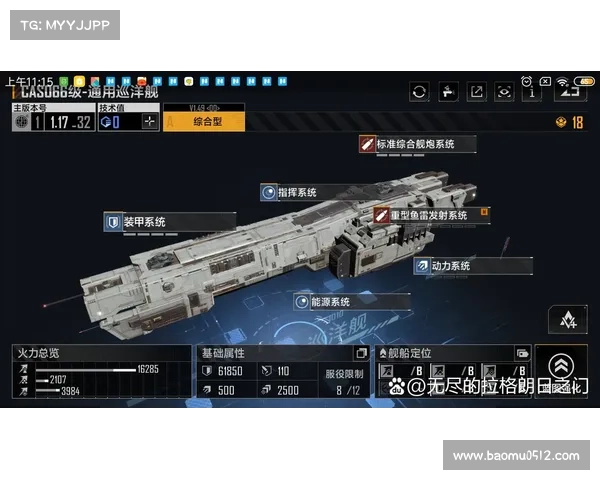Click the refresh arrows icon at top

tap(419, 92)
